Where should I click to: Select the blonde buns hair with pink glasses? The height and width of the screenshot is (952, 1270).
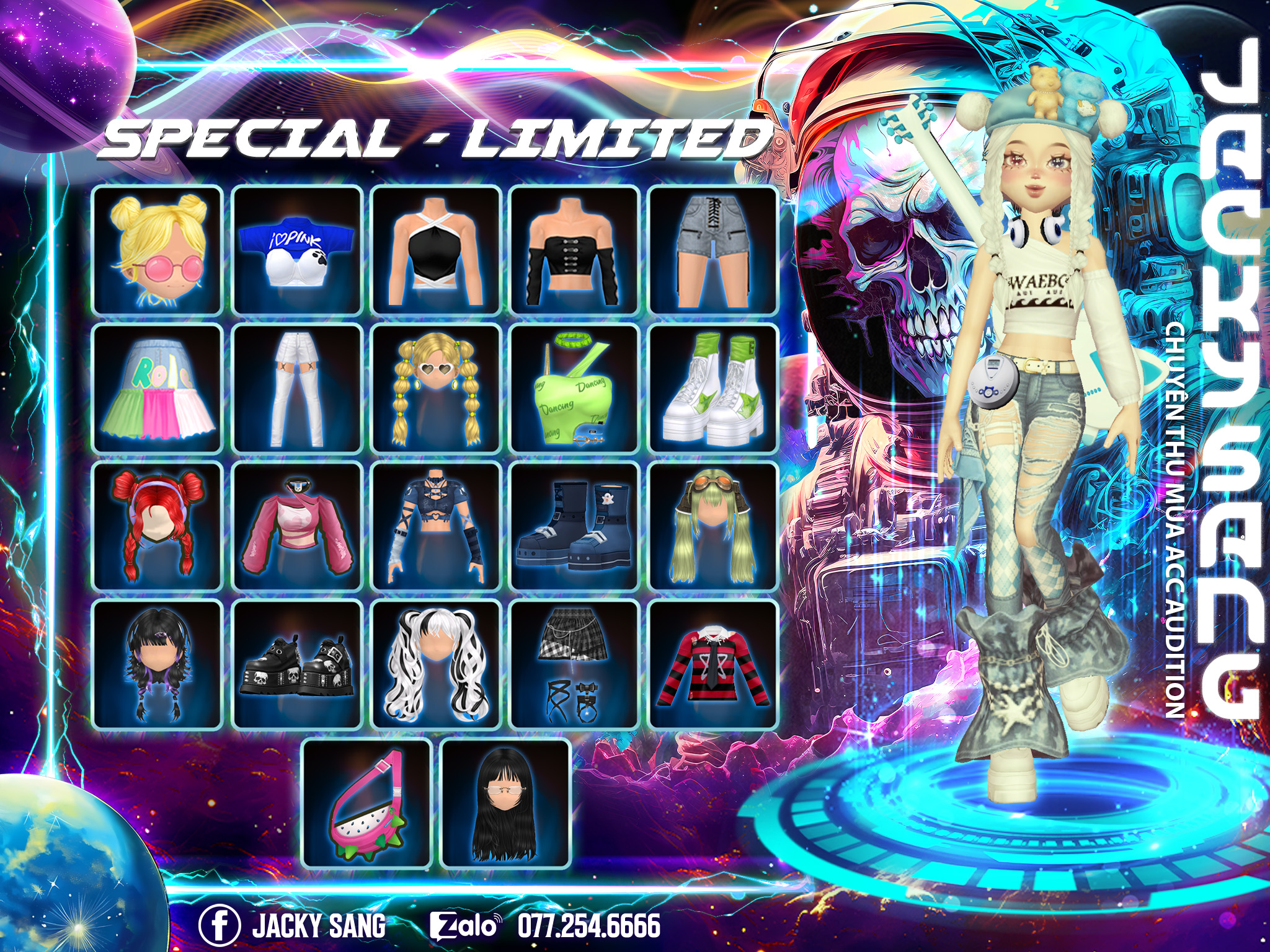point(157,250)
